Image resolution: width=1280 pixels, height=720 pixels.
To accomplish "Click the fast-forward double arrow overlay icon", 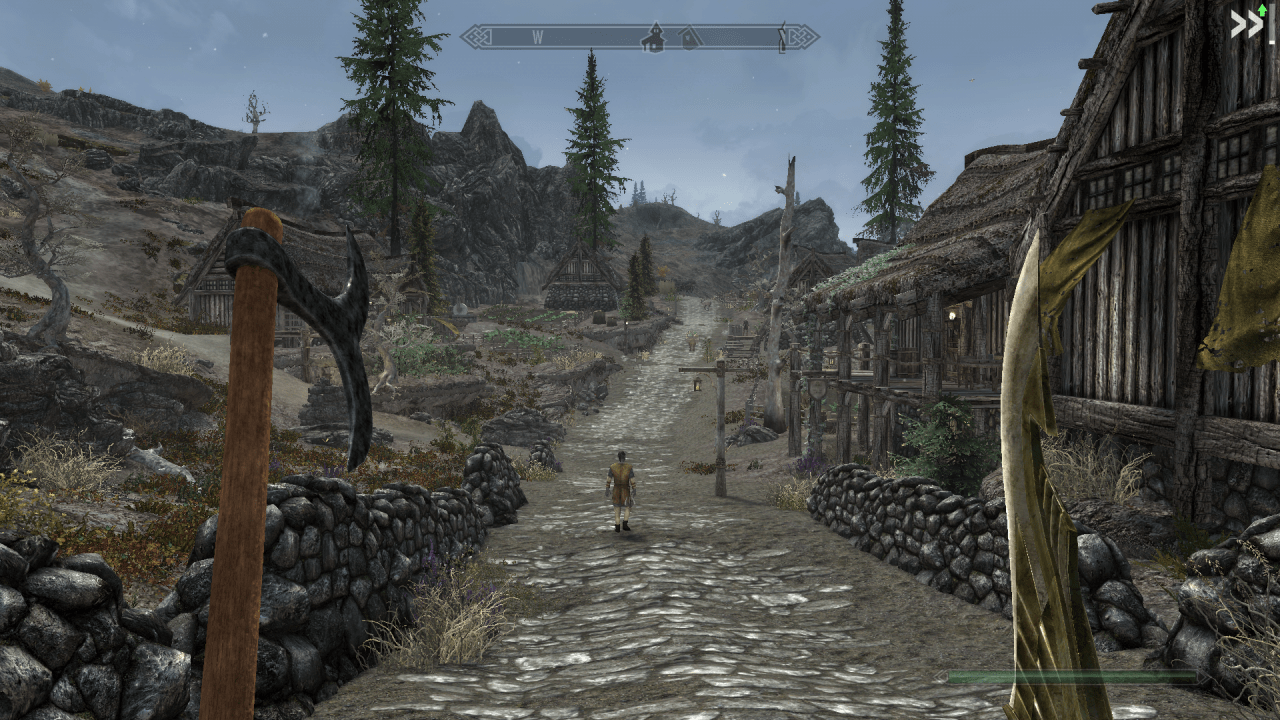I will tap(1246, 24).
